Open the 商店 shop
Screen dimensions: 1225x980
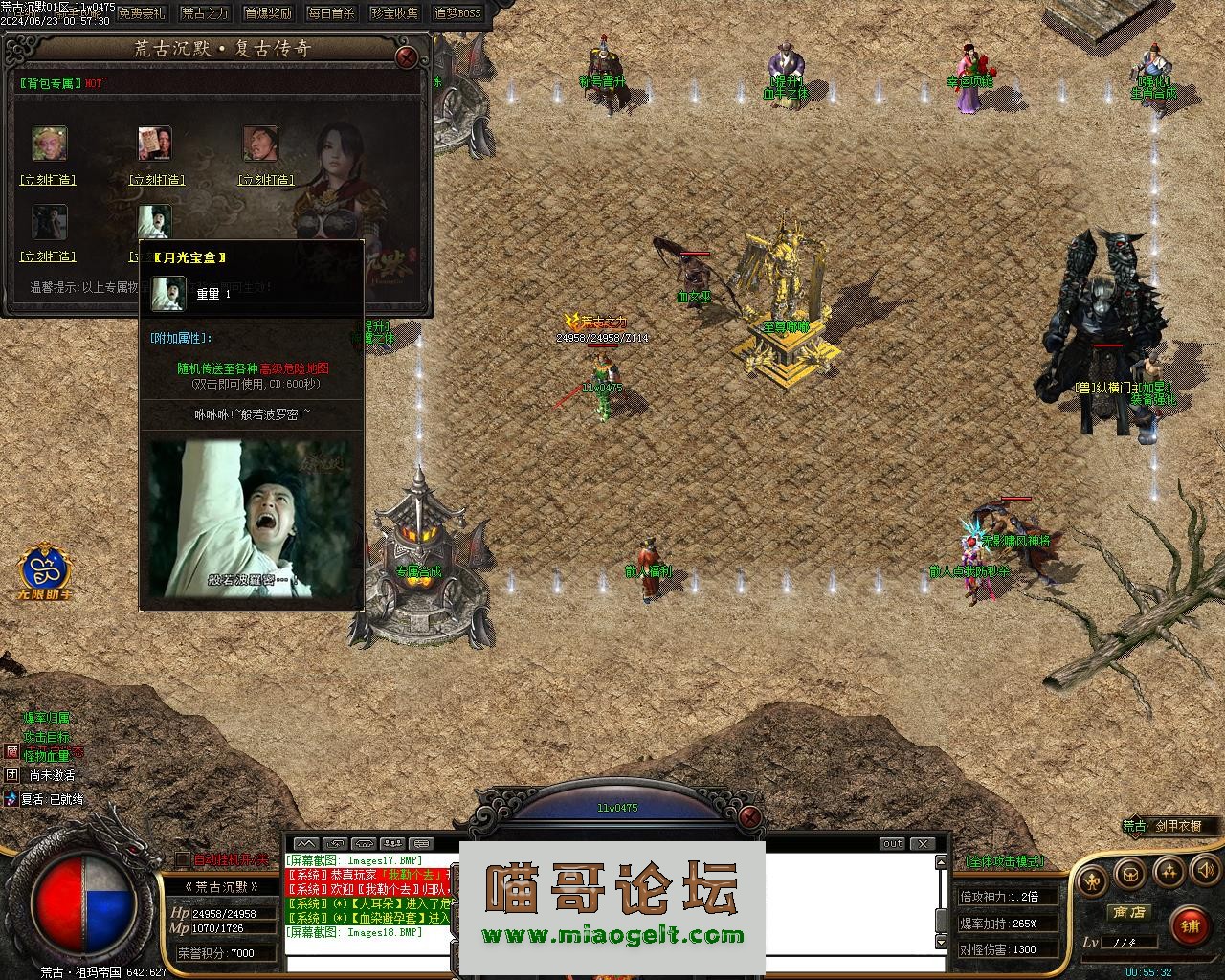[1129, 913]
